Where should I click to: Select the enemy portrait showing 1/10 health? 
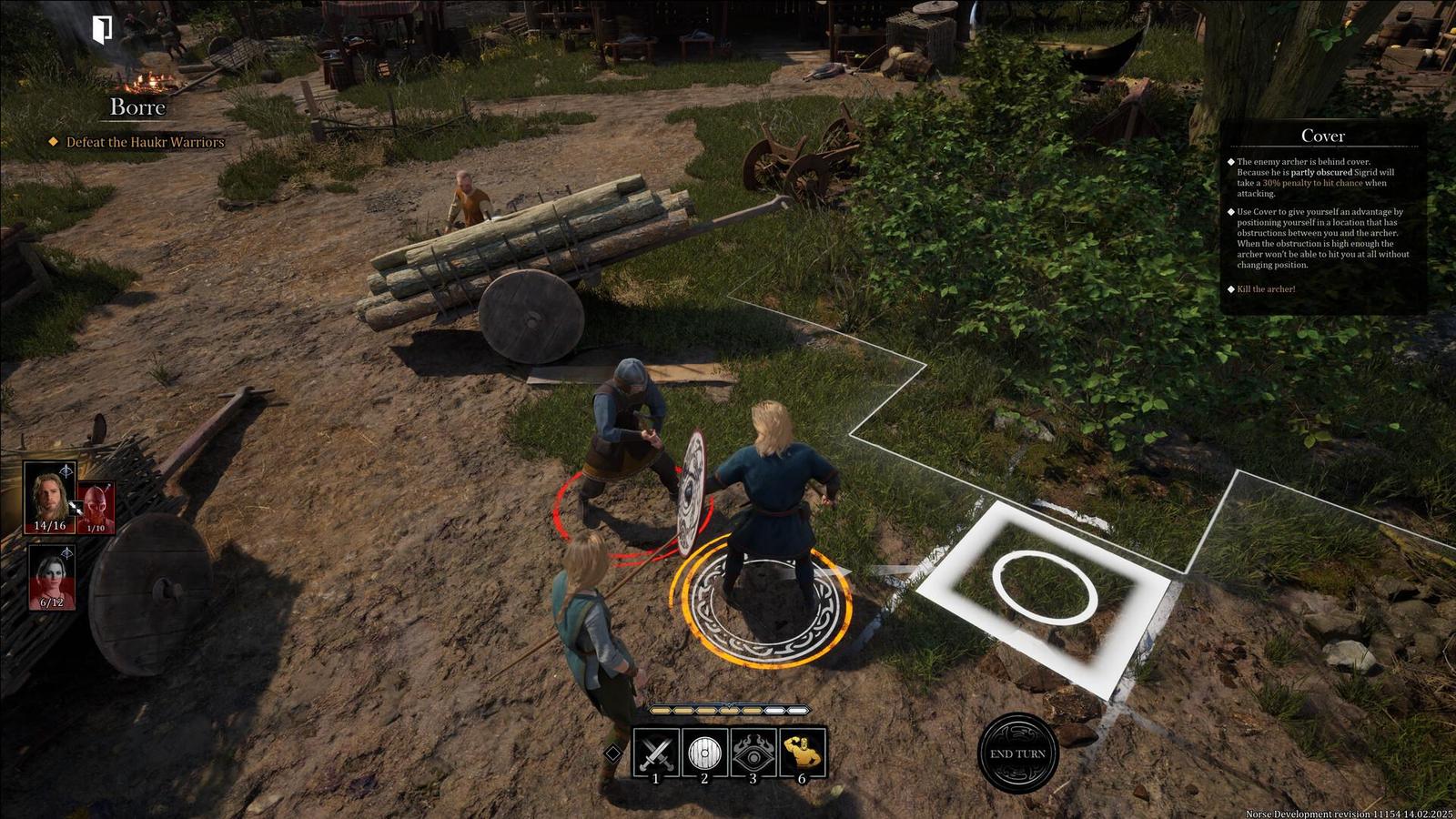[97, 504]
